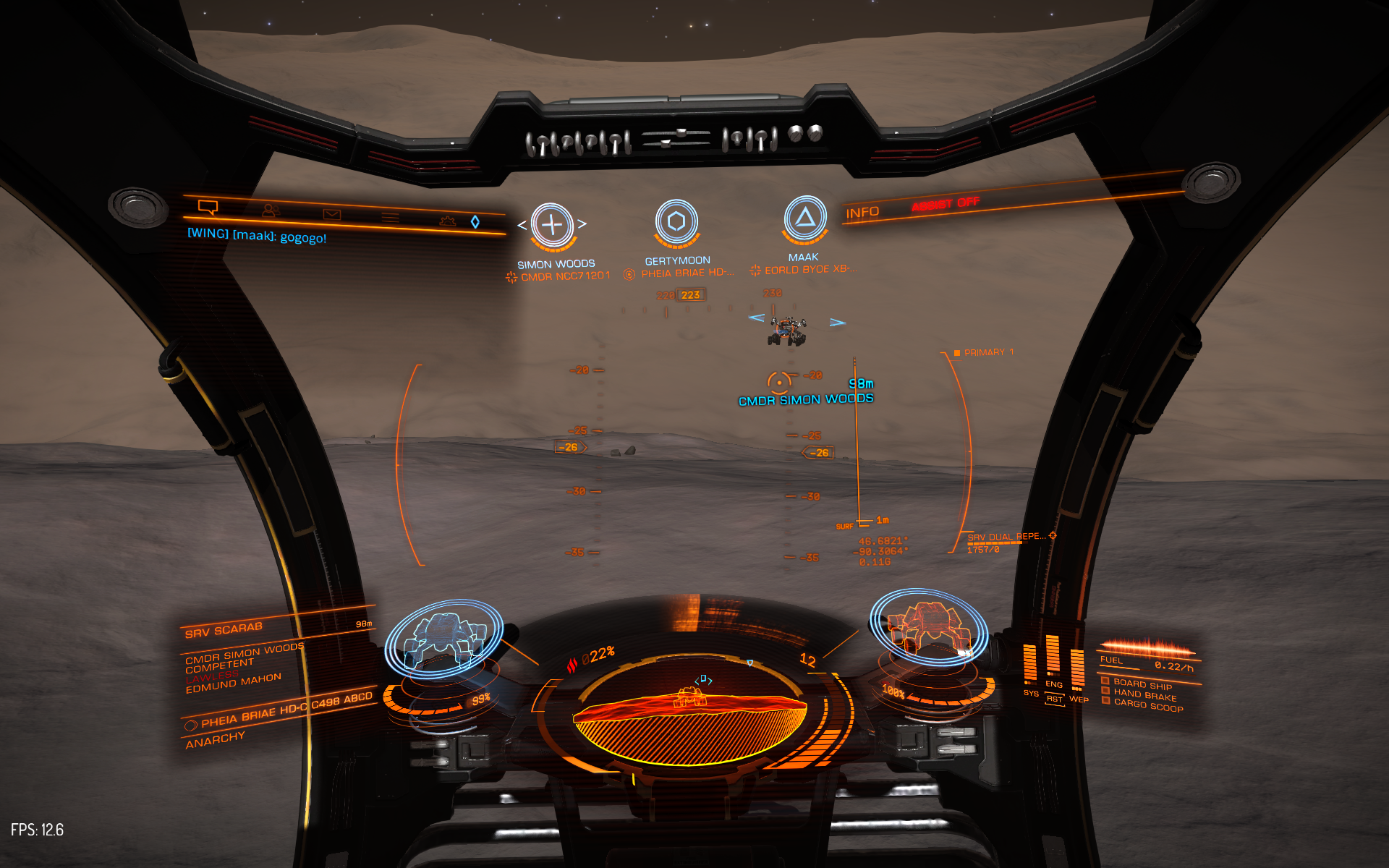Viewport: 1389px width, 868px height.
Task: Open the chat speech-bubble comms tab
Action: click(x=208, y=208)
